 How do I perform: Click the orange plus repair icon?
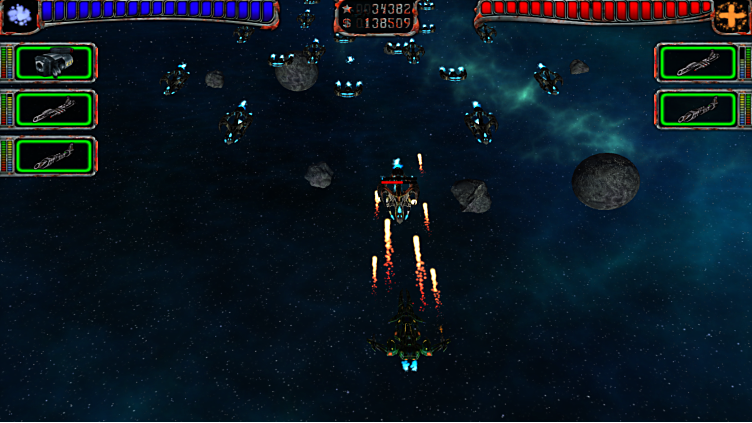[x=732, y=16]
